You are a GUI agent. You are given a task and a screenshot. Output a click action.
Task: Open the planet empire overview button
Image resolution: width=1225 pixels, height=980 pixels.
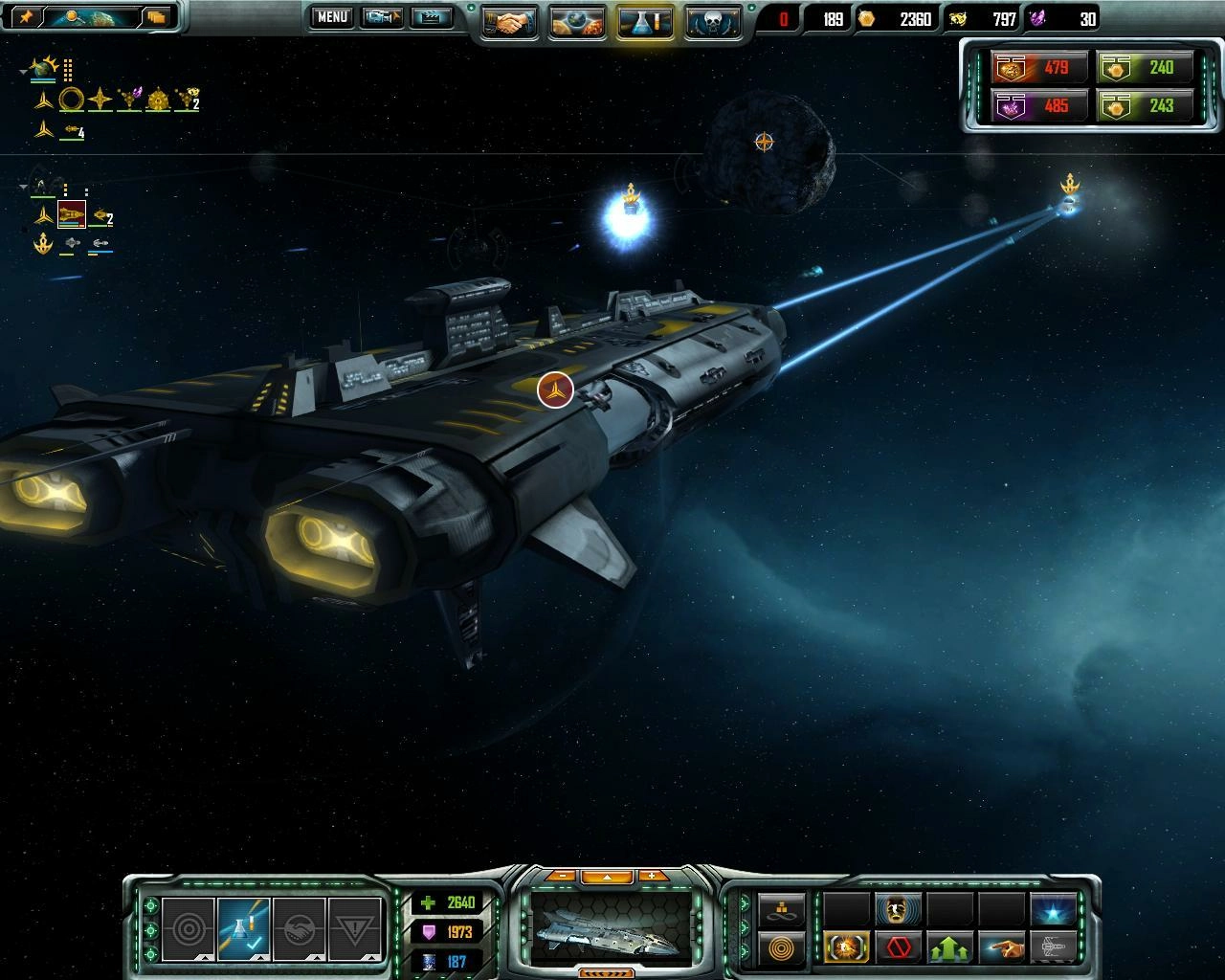coord(576,21)
